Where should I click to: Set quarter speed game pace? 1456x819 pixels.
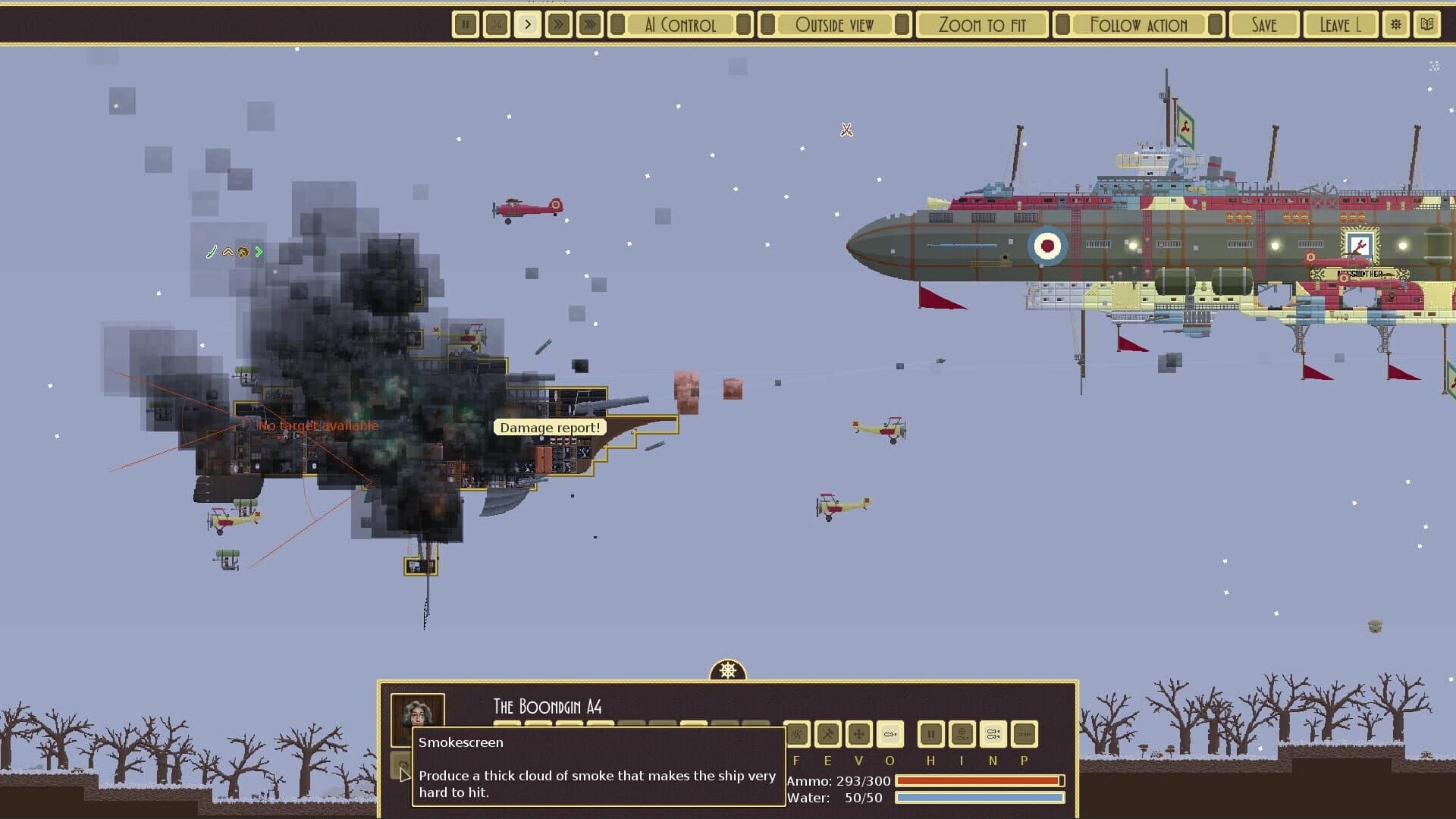(x=496, y=24)
